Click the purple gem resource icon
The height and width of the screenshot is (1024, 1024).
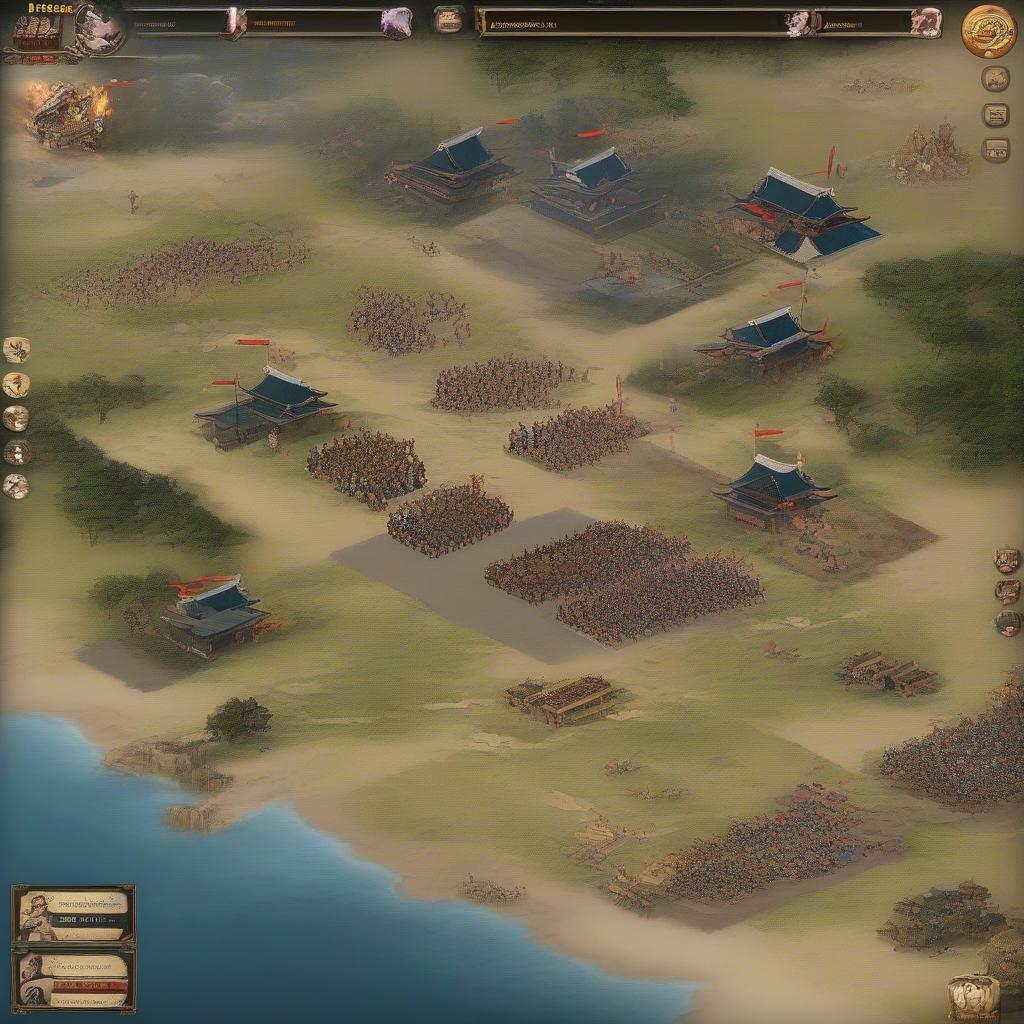[x=397, y=22]
